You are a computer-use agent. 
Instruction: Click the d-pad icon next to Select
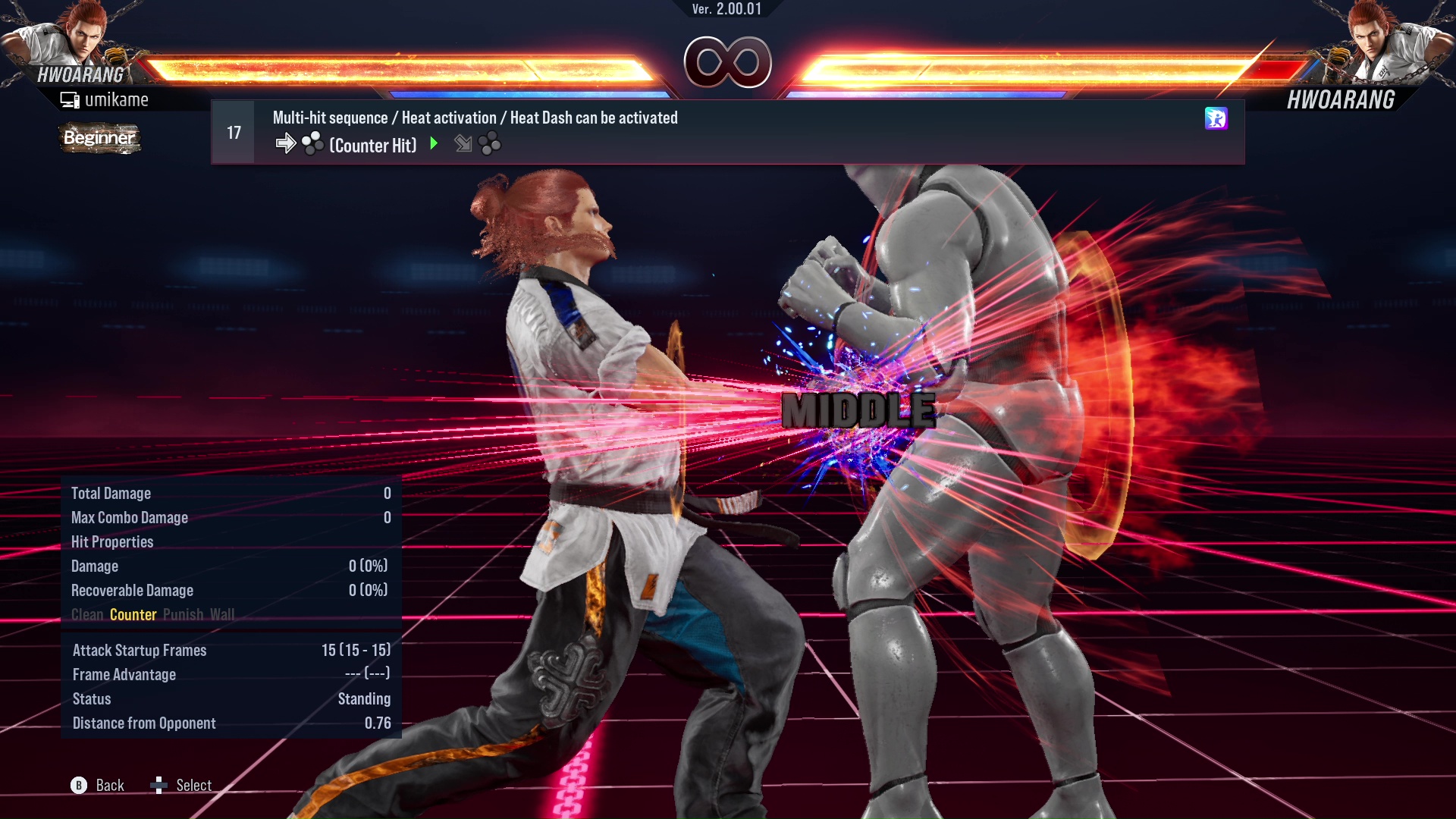coord(160,785)
